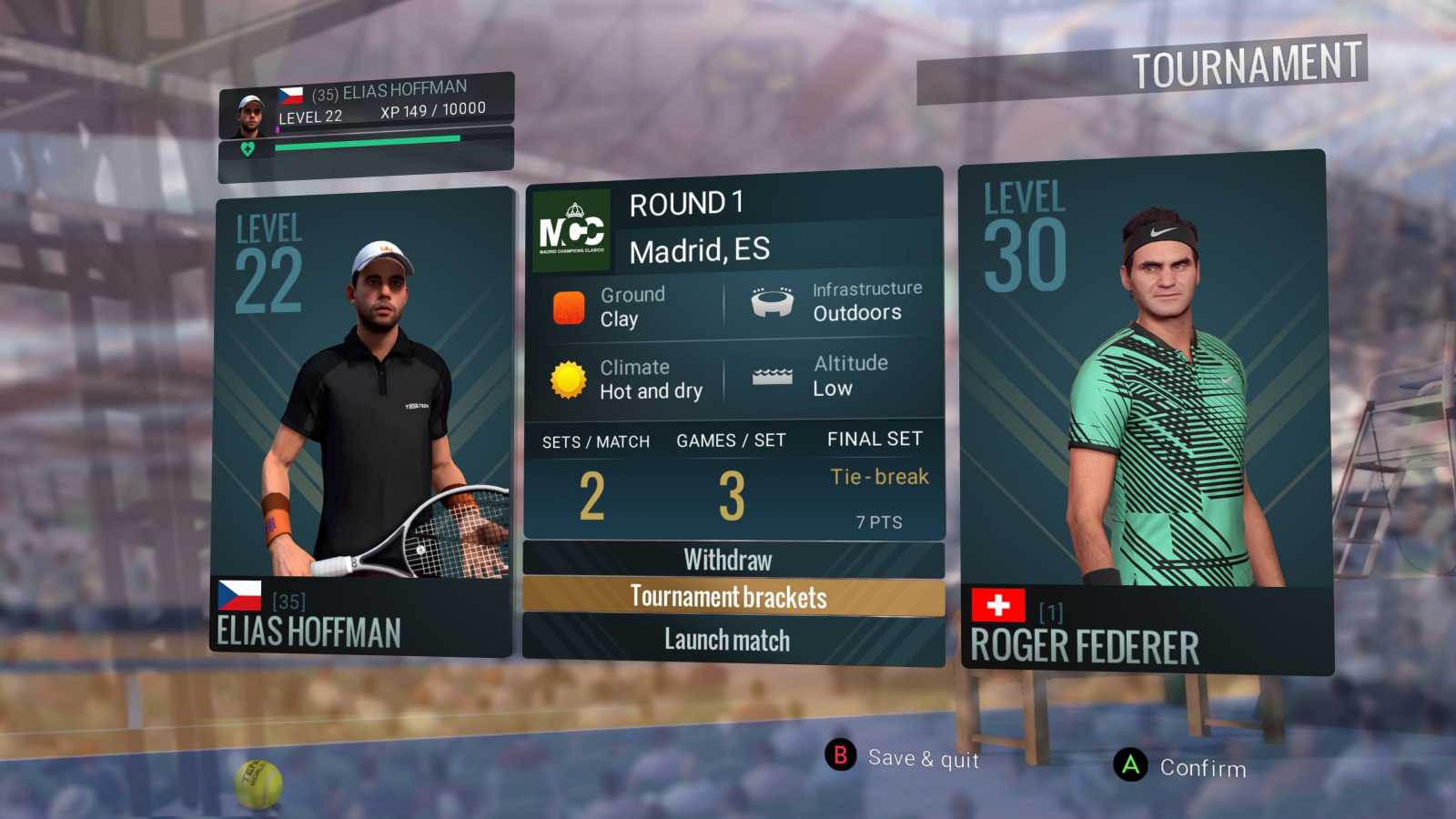Viewport: 1456px width, 819px height.
Task: Select the Clay ground surface icon
Action: point(571,307)
